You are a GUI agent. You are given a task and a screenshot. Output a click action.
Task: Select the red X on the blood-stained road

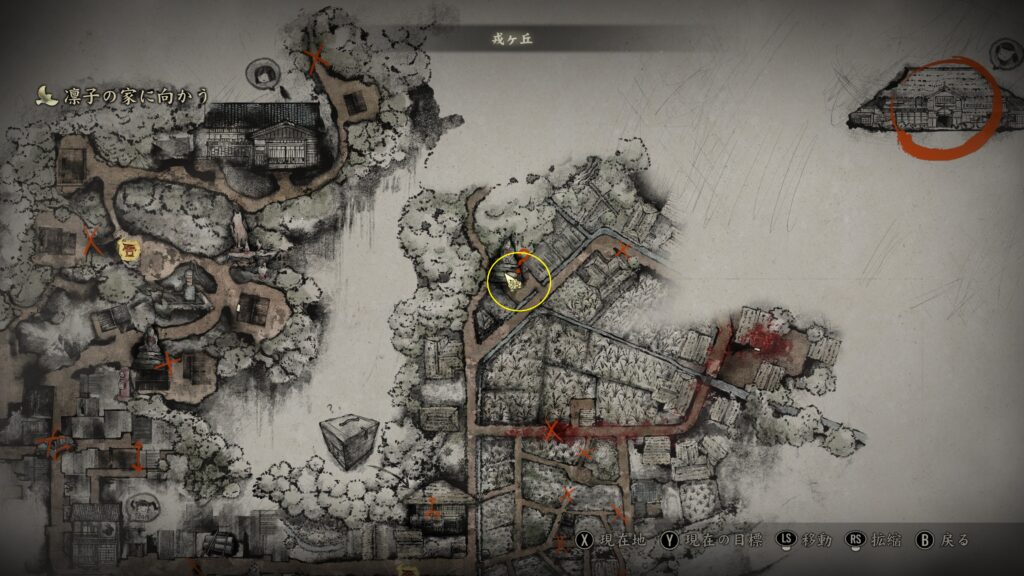550,431
